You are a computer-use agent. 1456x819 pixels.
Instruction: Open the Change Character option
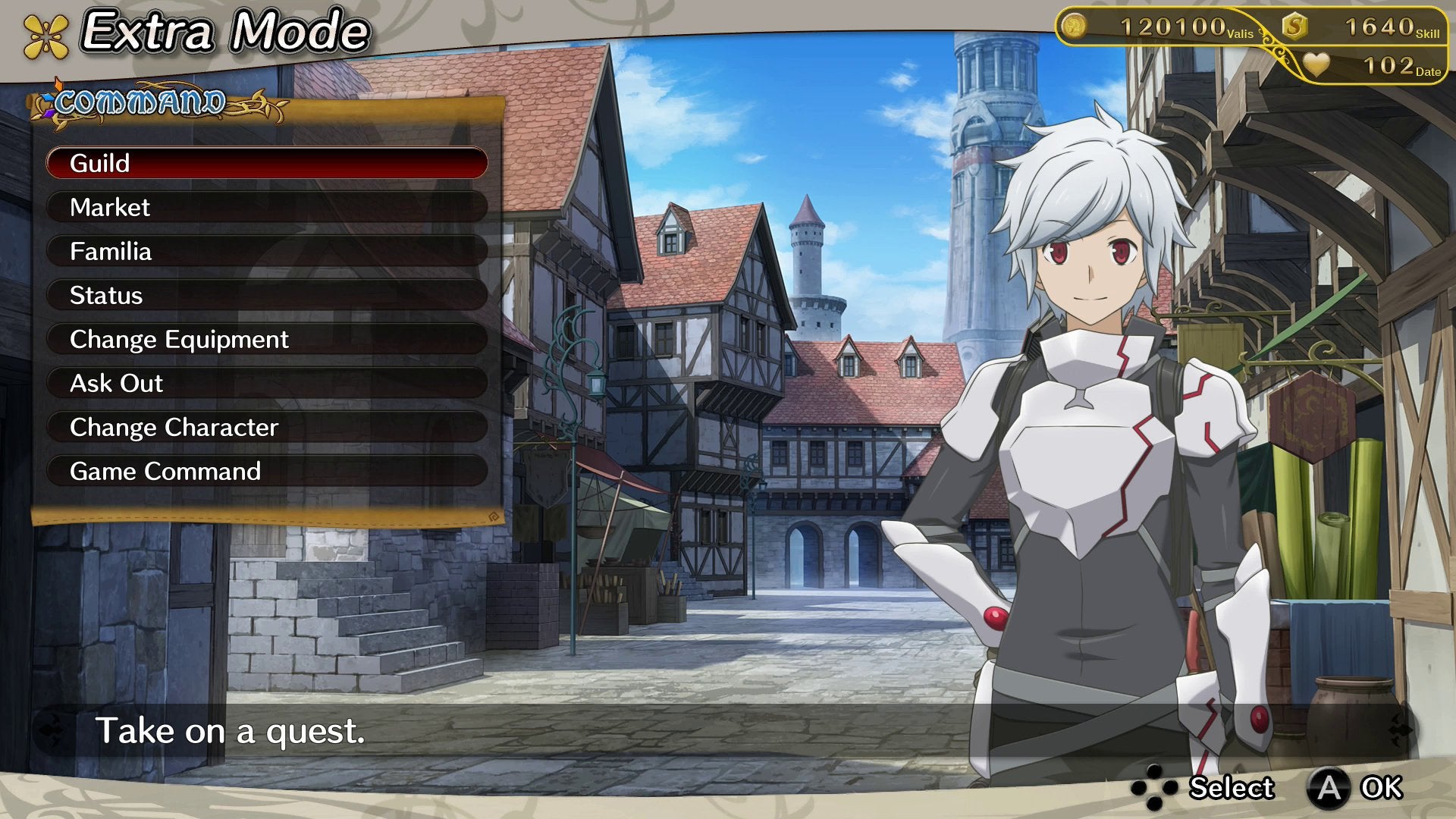coord(266,427)
